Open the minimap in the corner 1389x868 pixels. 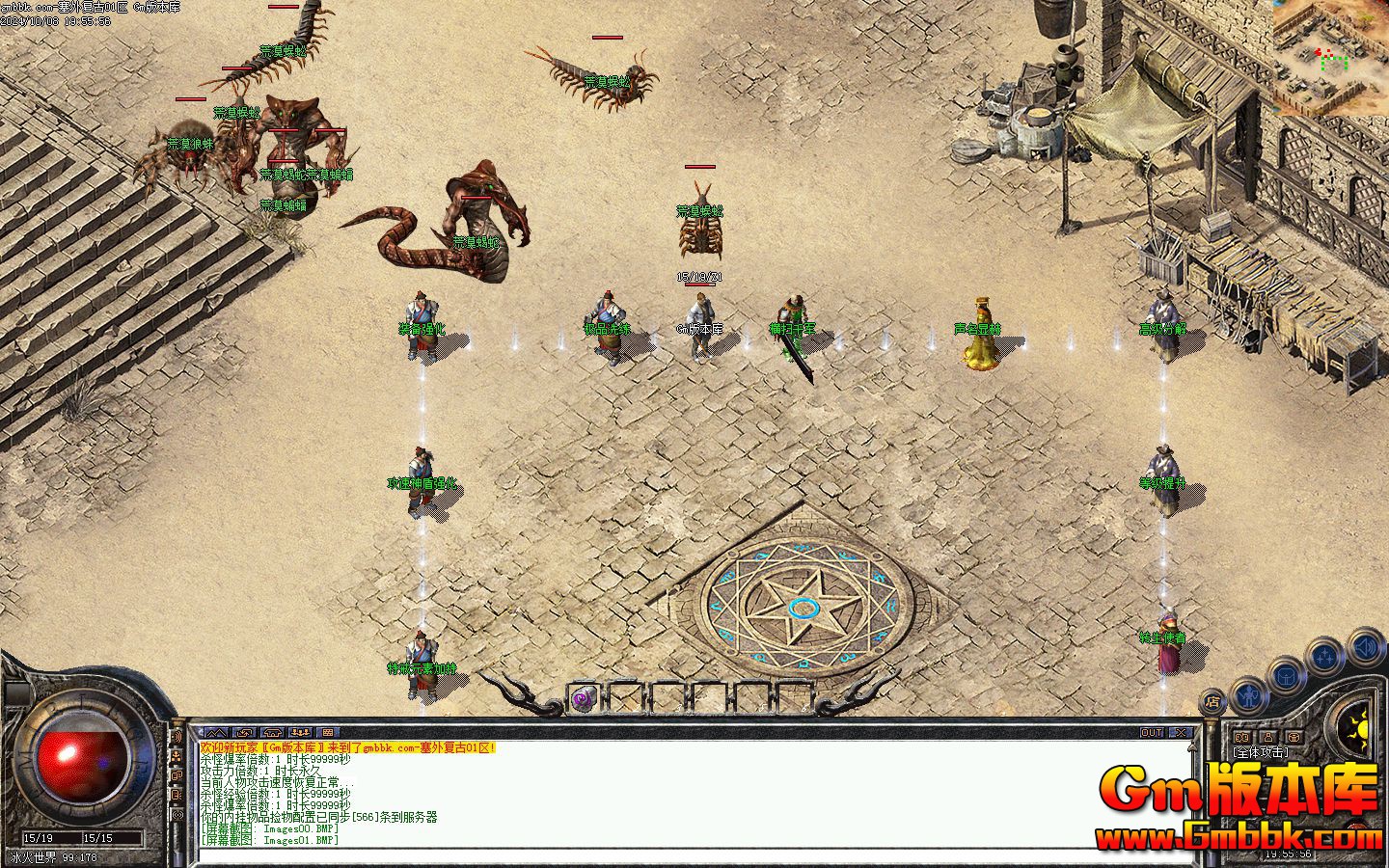pos(1331,56)
